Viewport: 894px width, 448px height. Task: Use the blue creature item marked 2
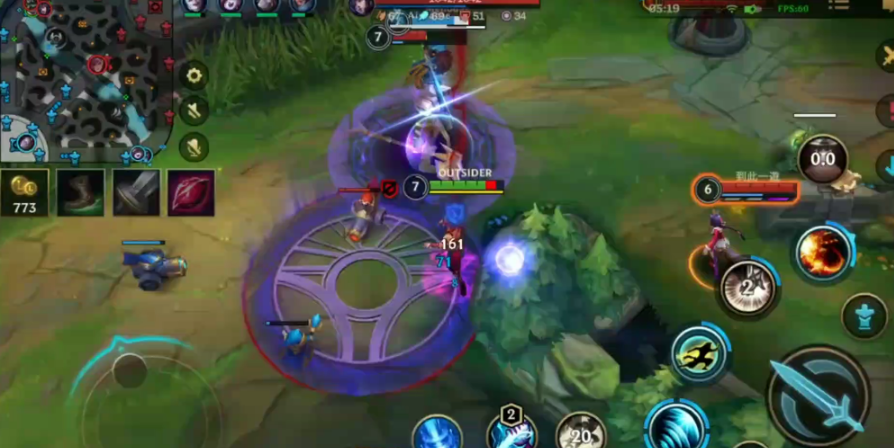coord(512,432)
